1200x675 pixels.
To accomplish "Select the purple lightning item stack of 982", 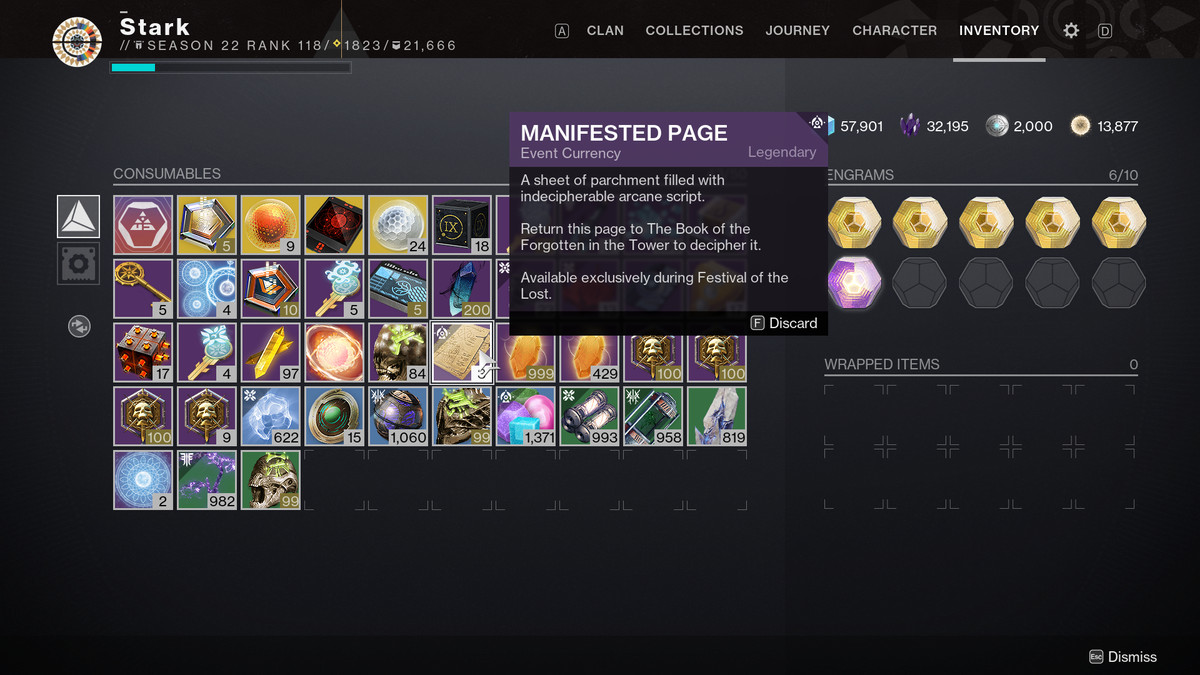I will [x=207, y=480].
